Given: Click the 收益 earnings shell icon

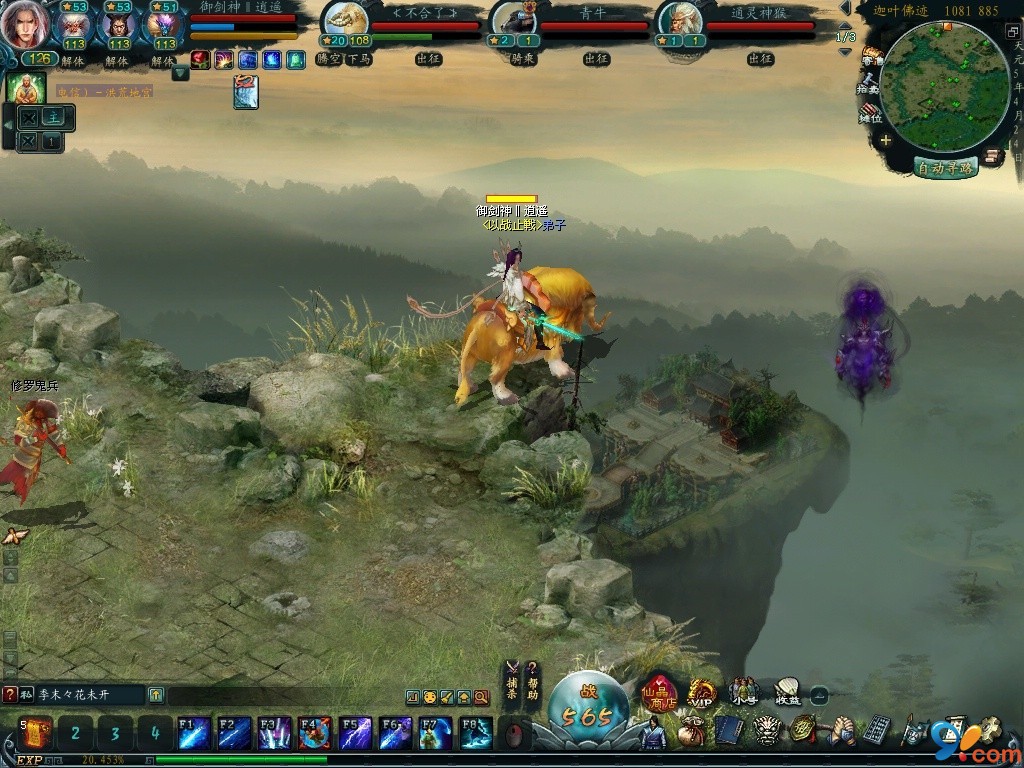Looking at the screenshot, I should pyautogui.click(x=787, y=691).
